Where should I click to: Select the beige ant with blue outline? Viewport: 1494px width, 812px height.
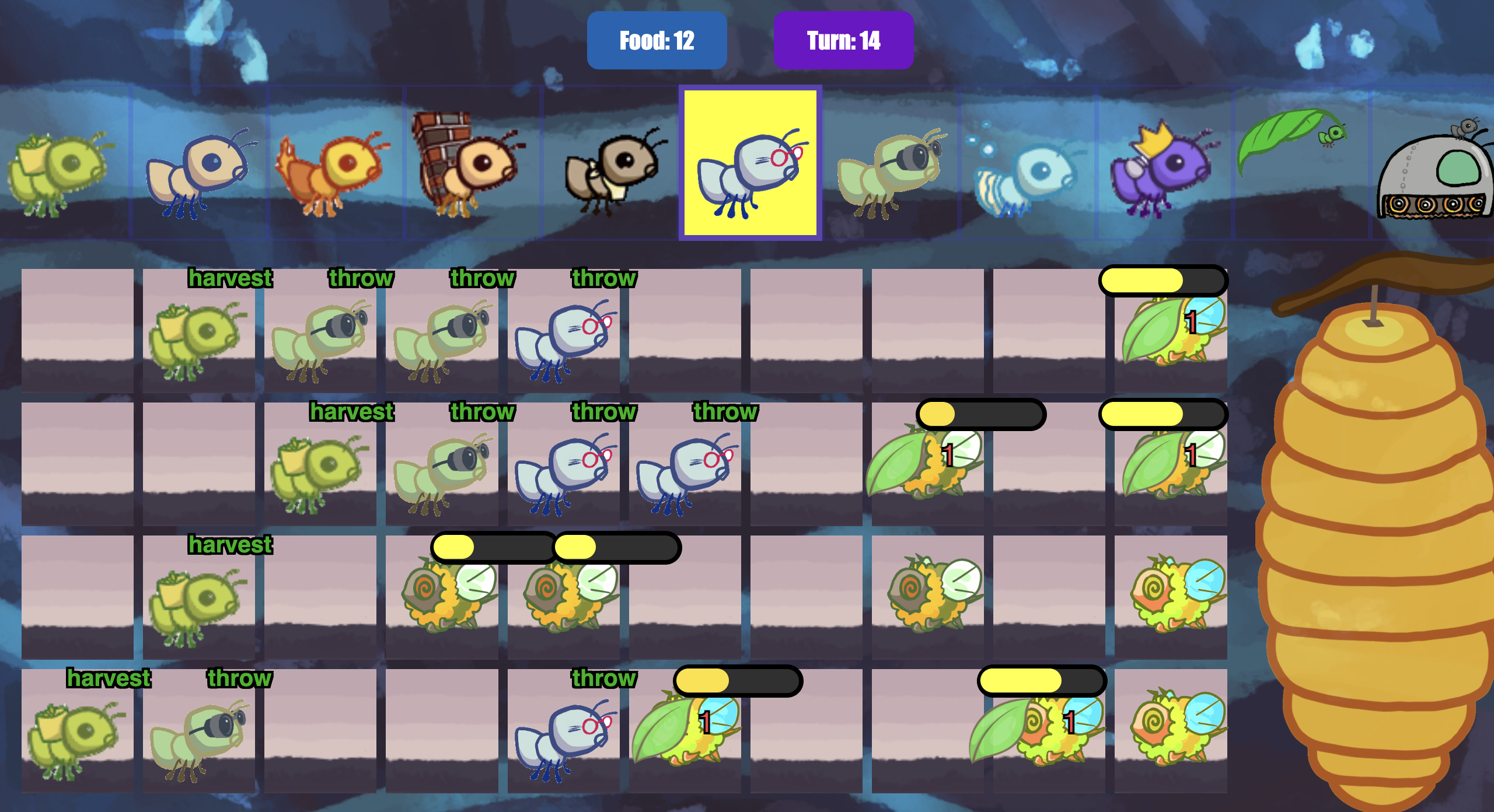click(198, 169)
